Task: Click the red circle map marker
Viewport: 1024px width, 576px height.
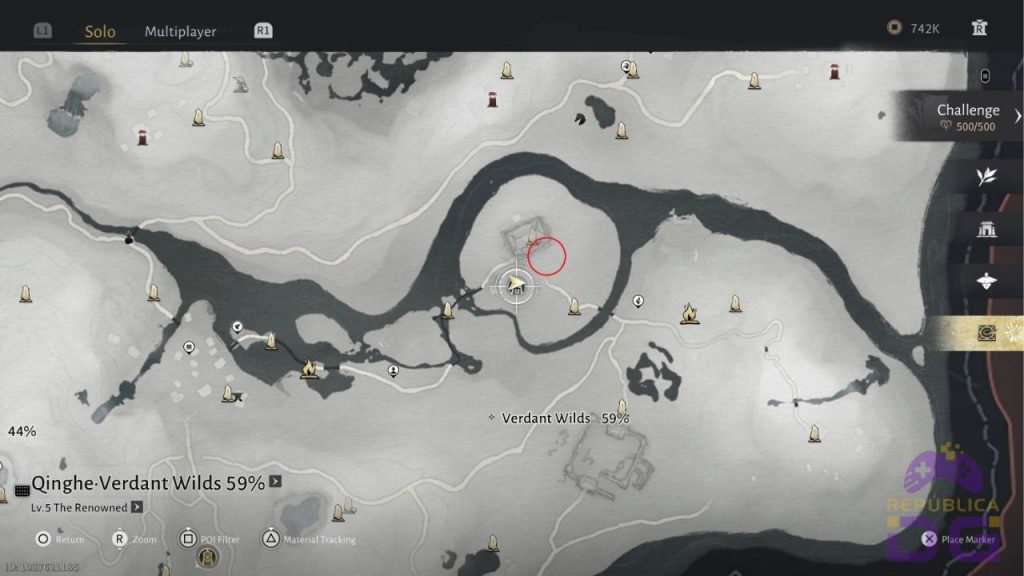Action: [547, 256]
